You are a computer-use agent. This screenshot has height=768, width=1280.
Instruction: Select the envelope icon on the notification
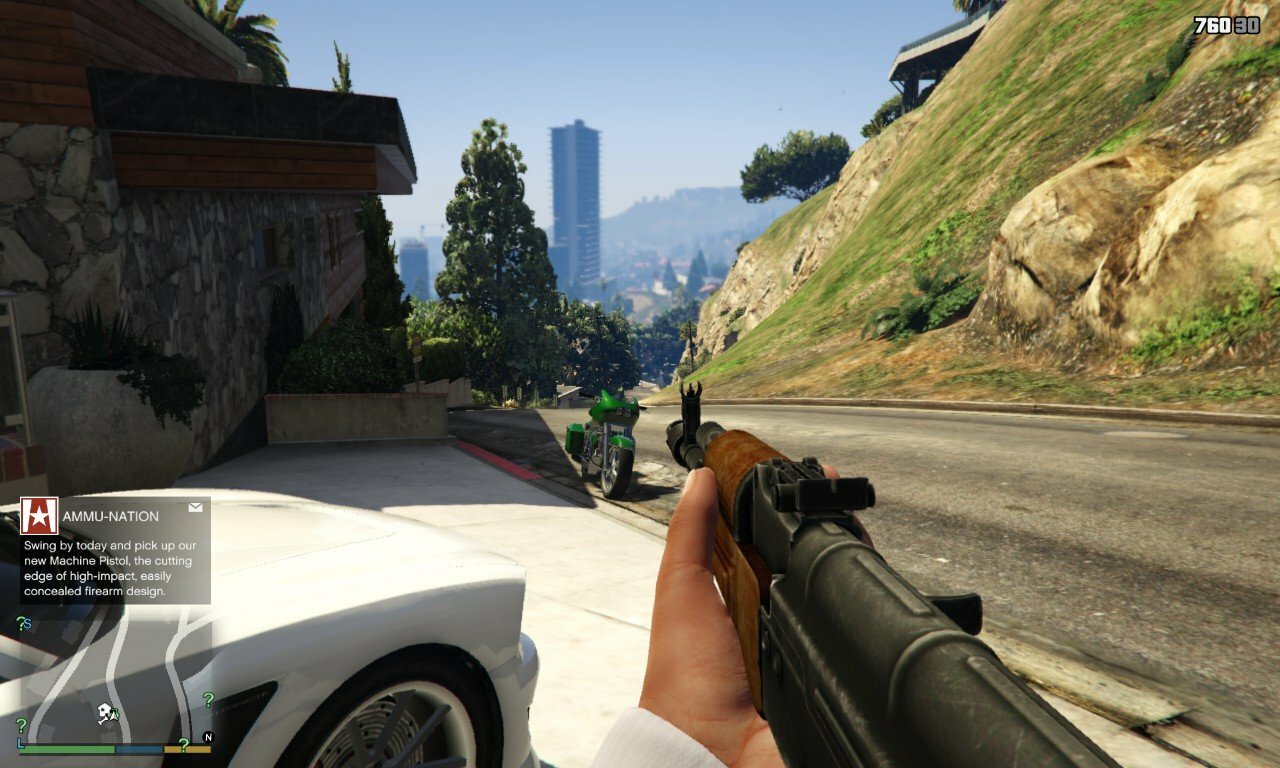195,507
